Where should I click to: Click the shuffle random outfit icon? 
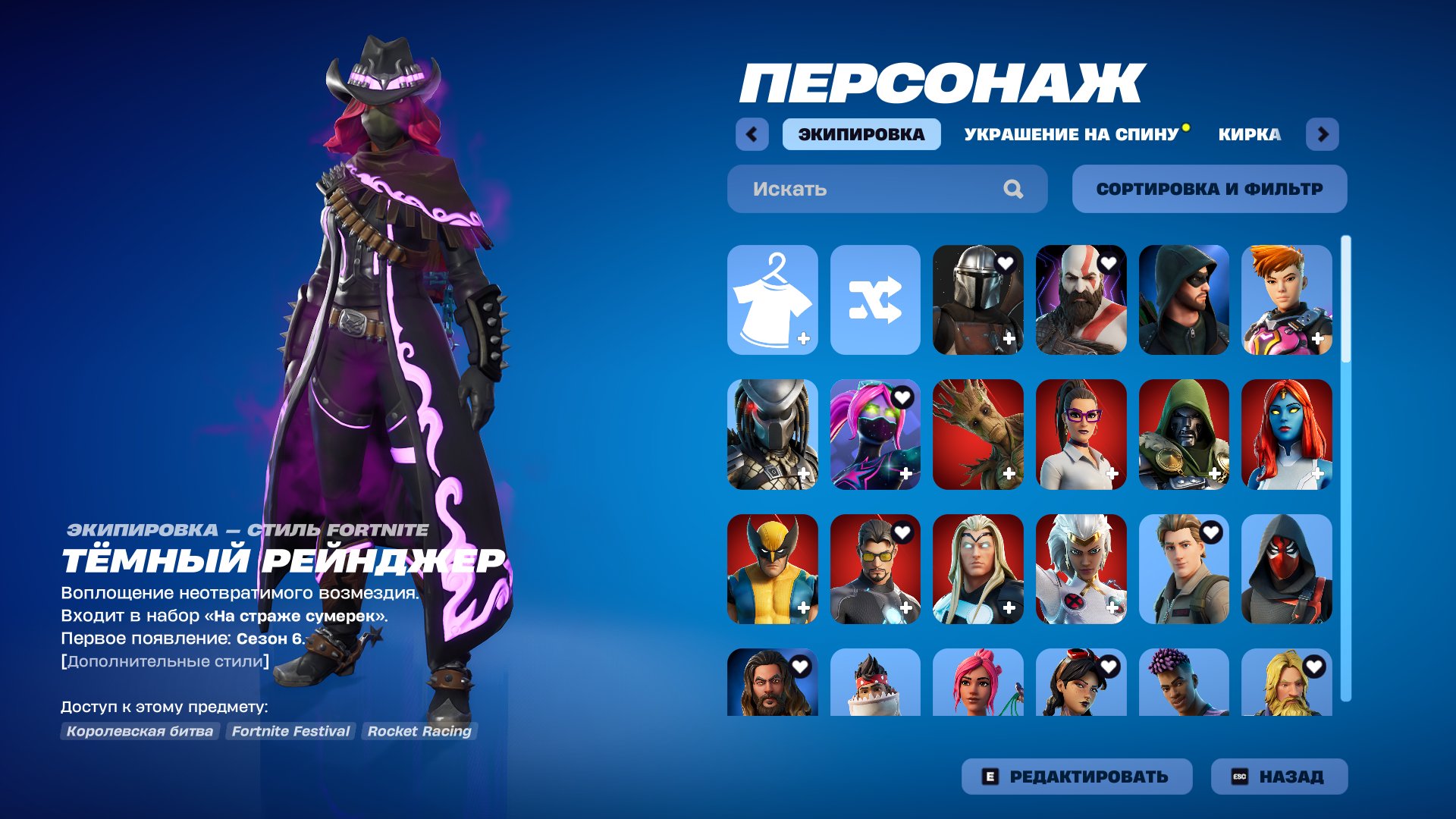coord(876,300)
